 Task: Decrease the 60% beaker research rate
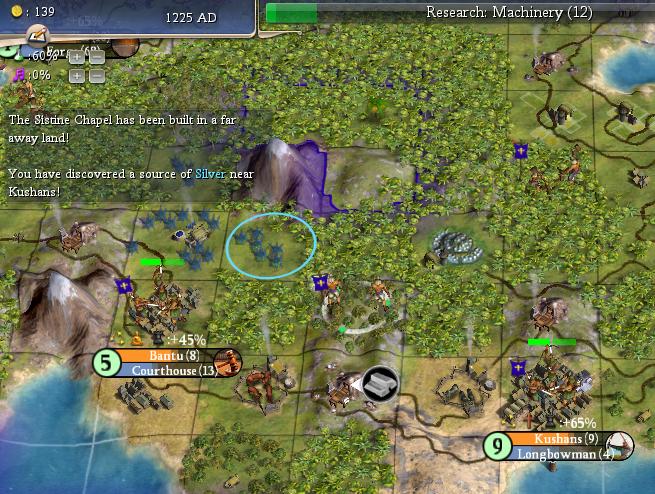pos(96,58)
